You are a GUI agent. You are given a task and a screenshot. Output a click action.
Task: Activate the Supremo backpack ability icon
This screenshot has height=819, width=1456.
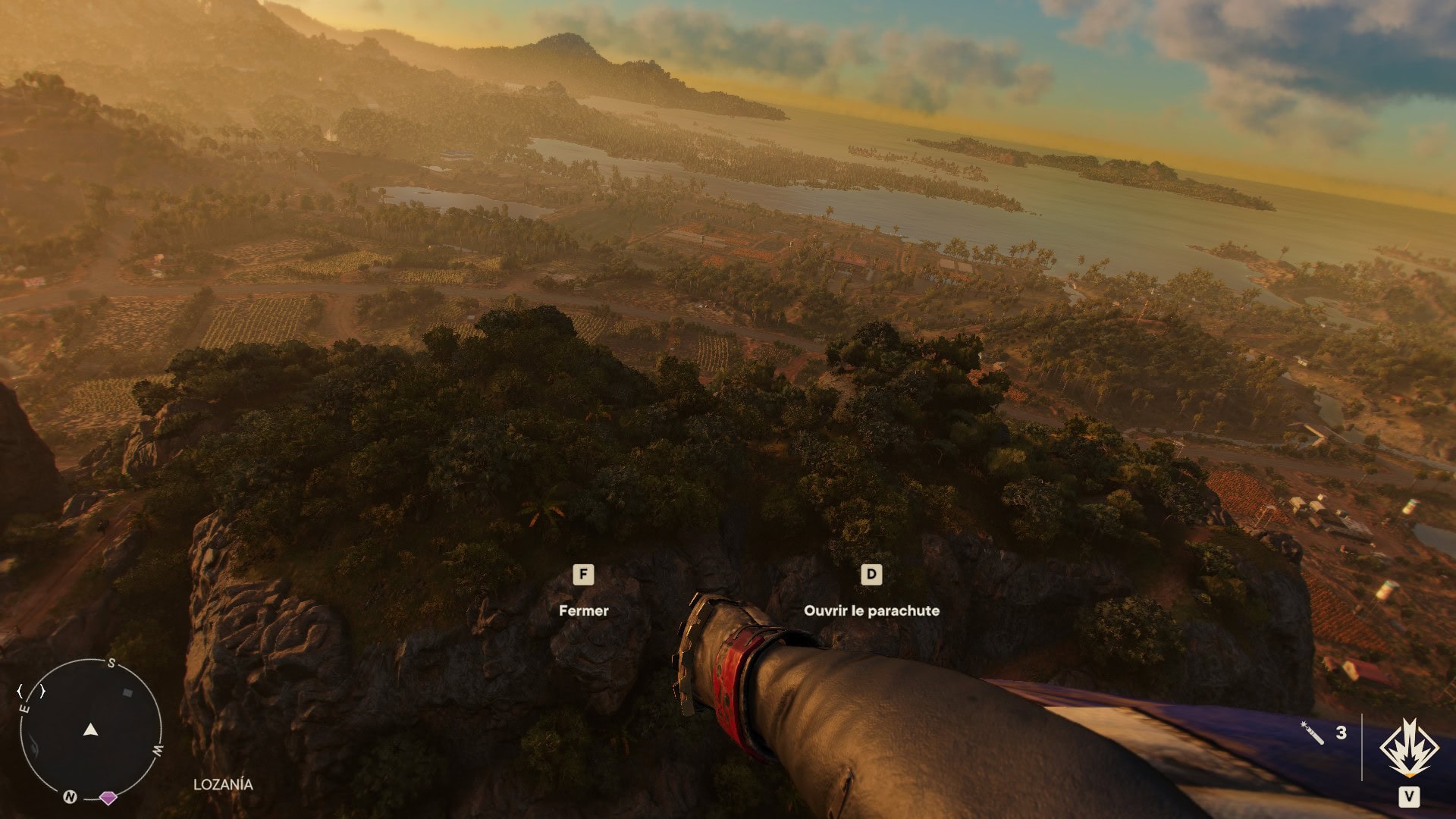point(1408,748)
